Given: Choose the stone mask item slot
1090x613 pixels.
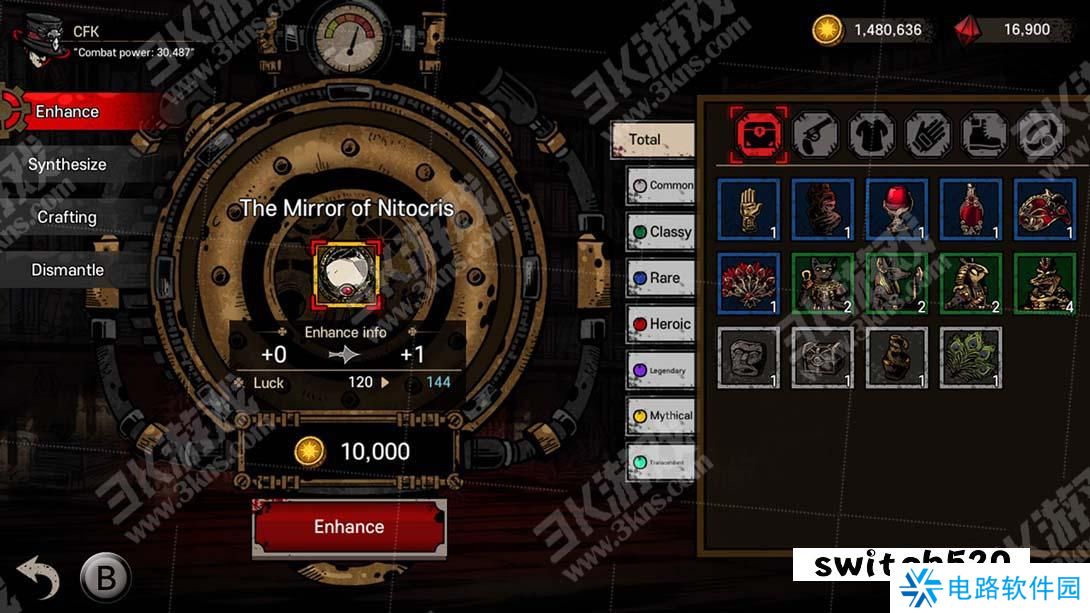Looking at the screenshot, I should [749, 358].
